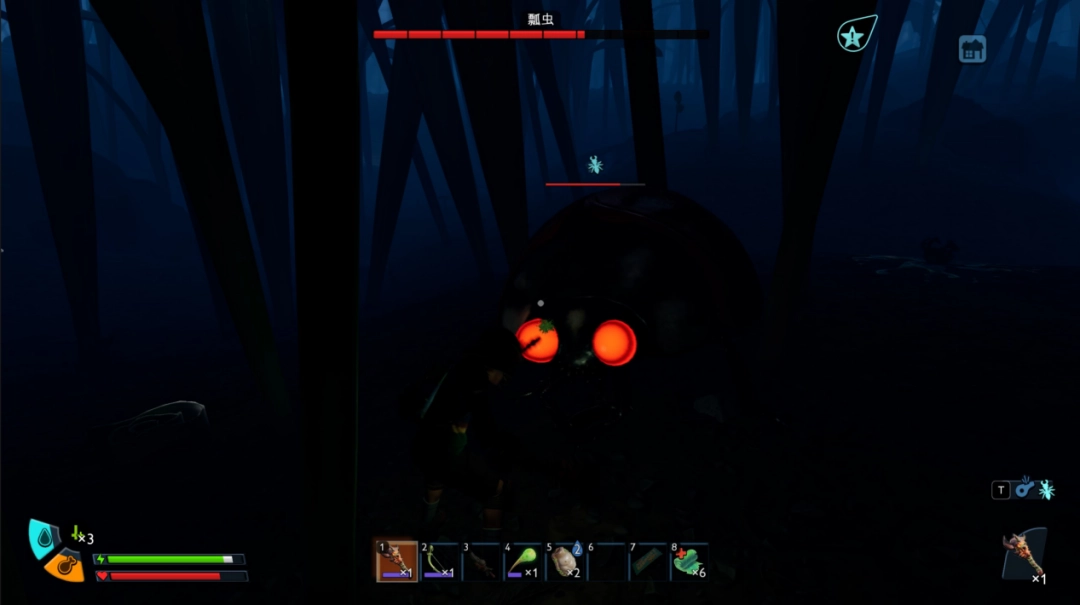The image size is (1080, 605).
Task: Select the dim plank item in slot 7
Action: tap(649, 562)
